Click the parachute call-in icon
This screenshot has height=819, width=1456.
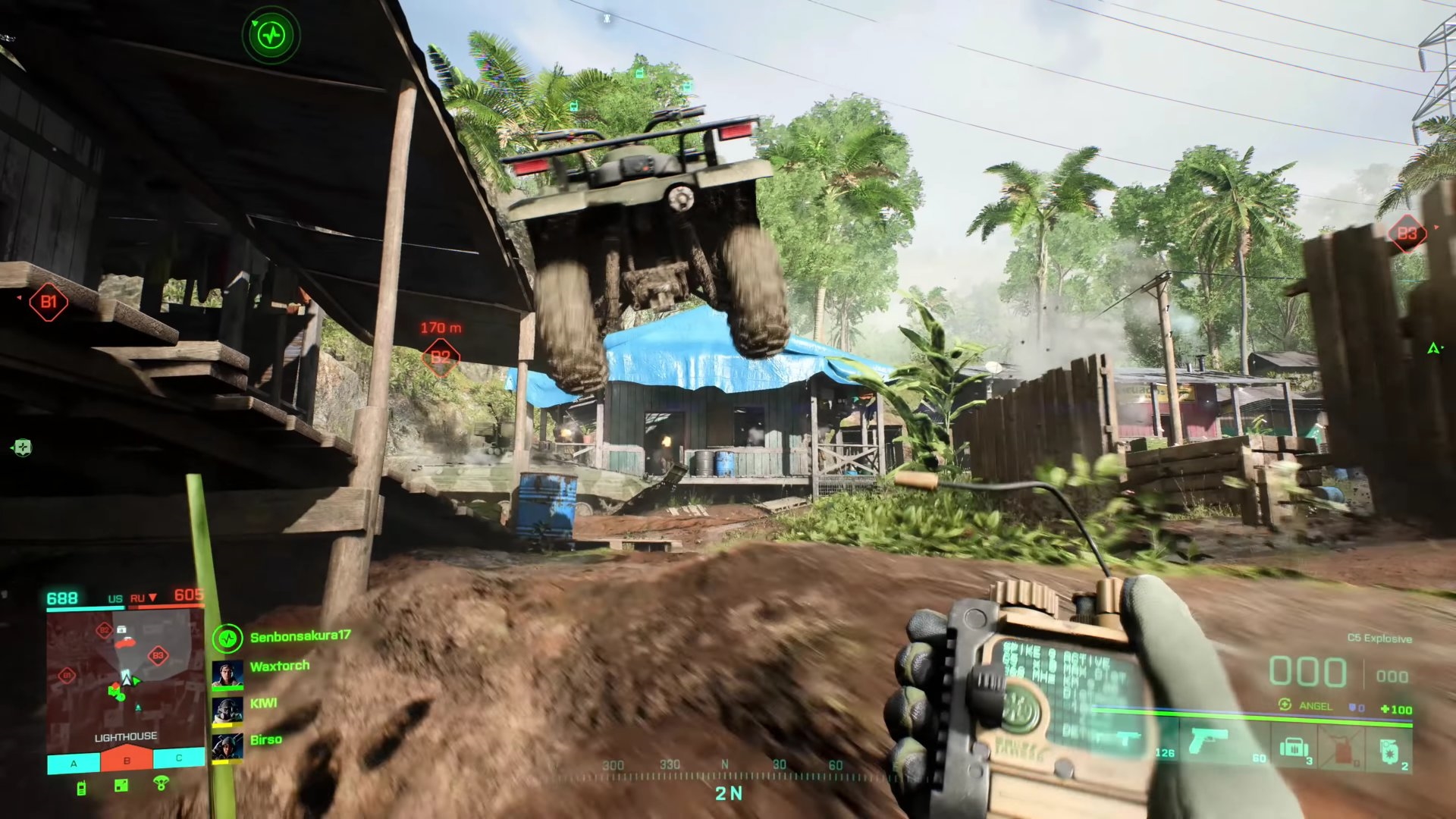pyautogui.click(x=161, y=783)
